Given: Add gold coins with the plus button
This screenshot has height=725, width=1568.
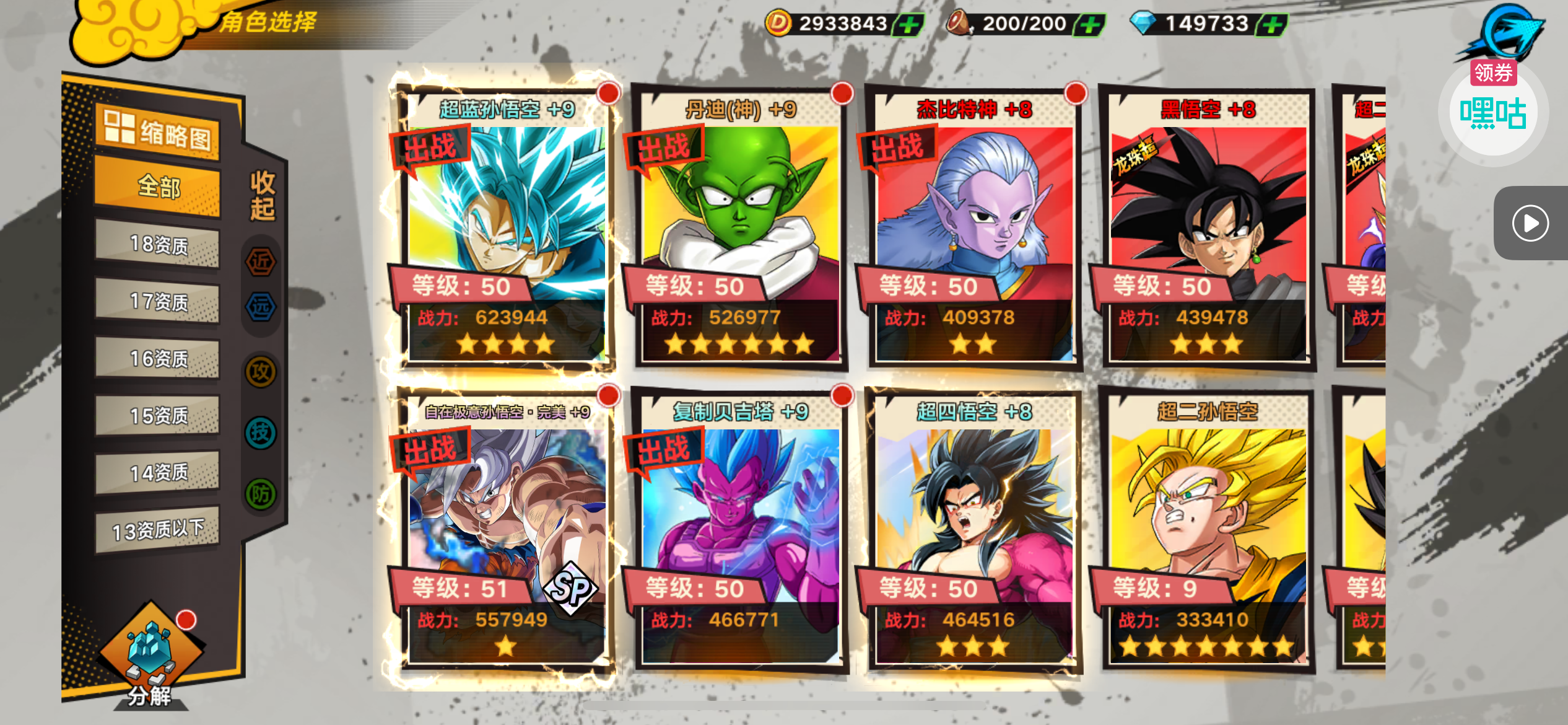Looking at the screenshot, I should [x=908, y=25].
